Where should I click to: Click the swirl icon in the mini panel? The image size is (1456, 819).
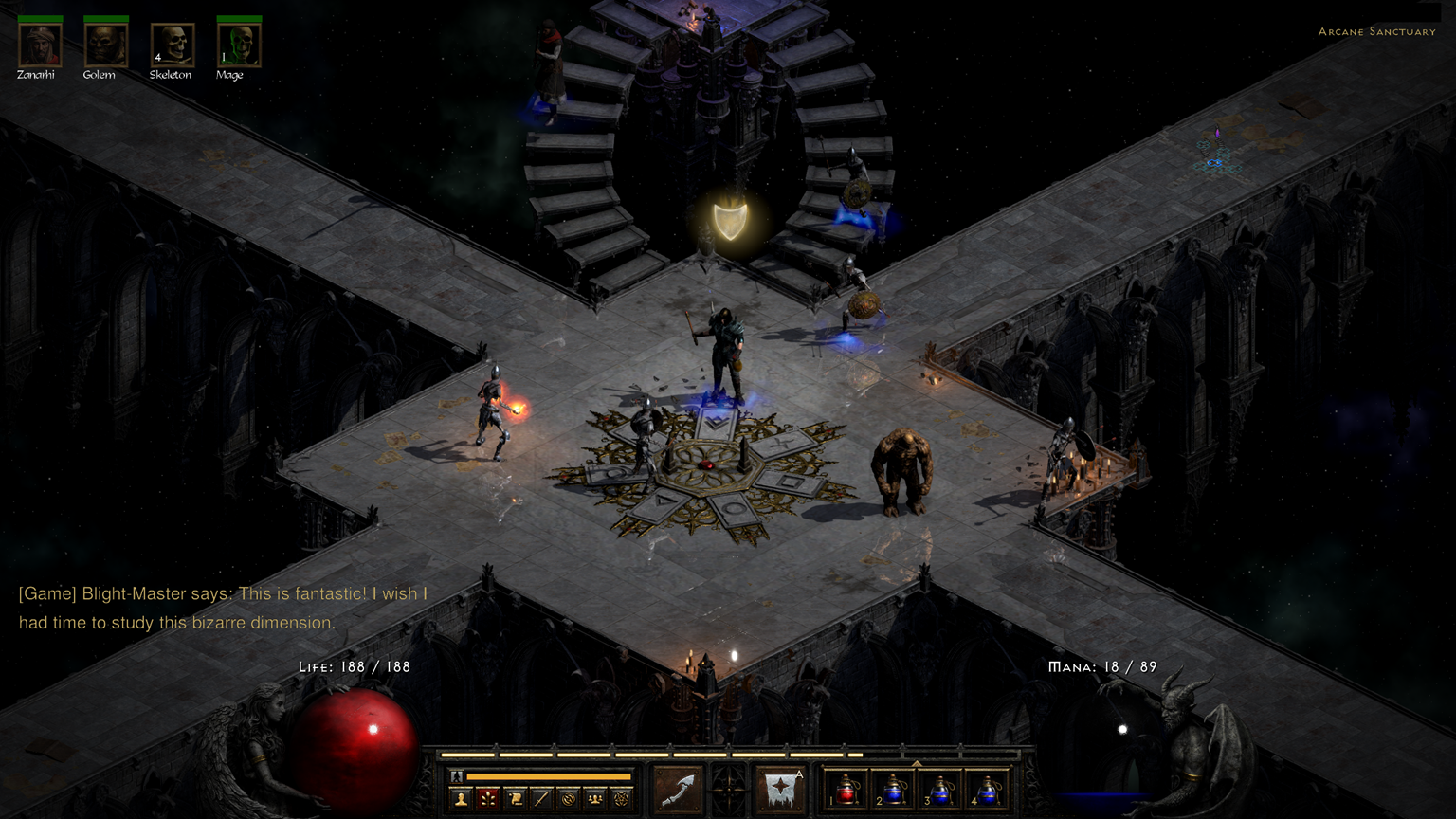point(568,799)
